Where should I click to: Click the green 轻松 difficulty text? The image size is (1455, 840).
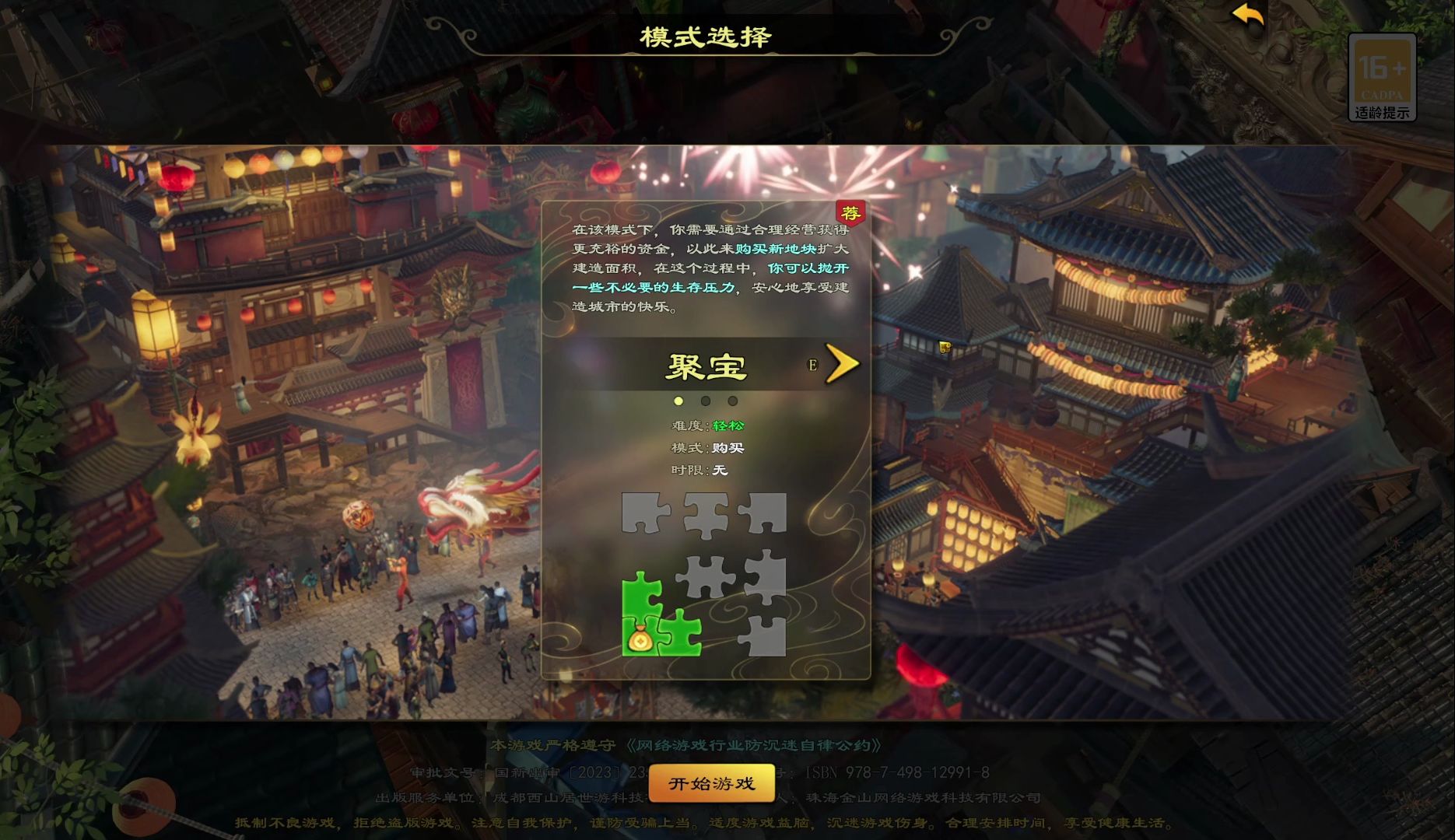point(725,426)
